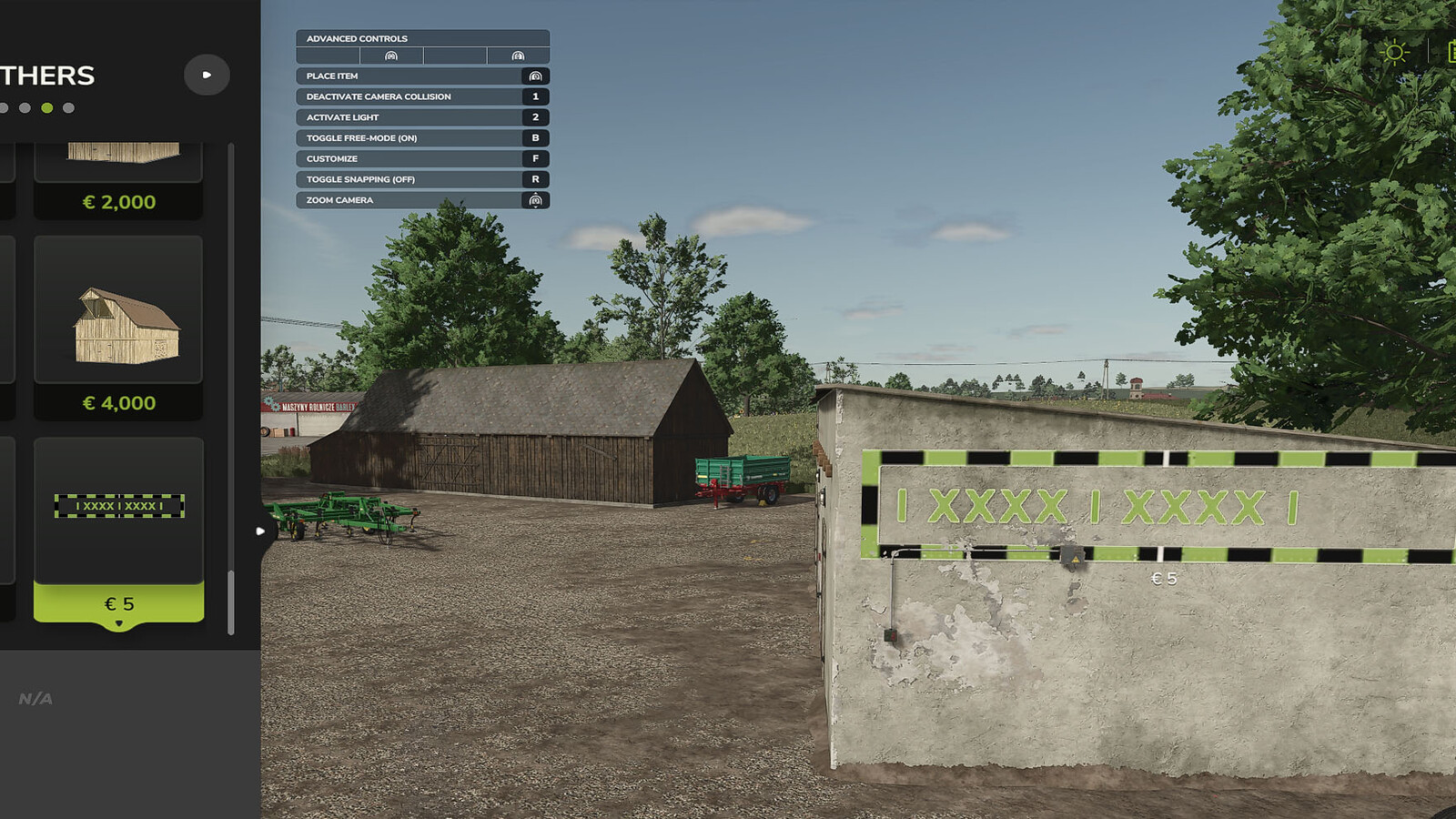Open the dropdown arrow under the €5 price
Image resolution: width=1456 pixels, height=819 pixels.
[x=118, y=623]
